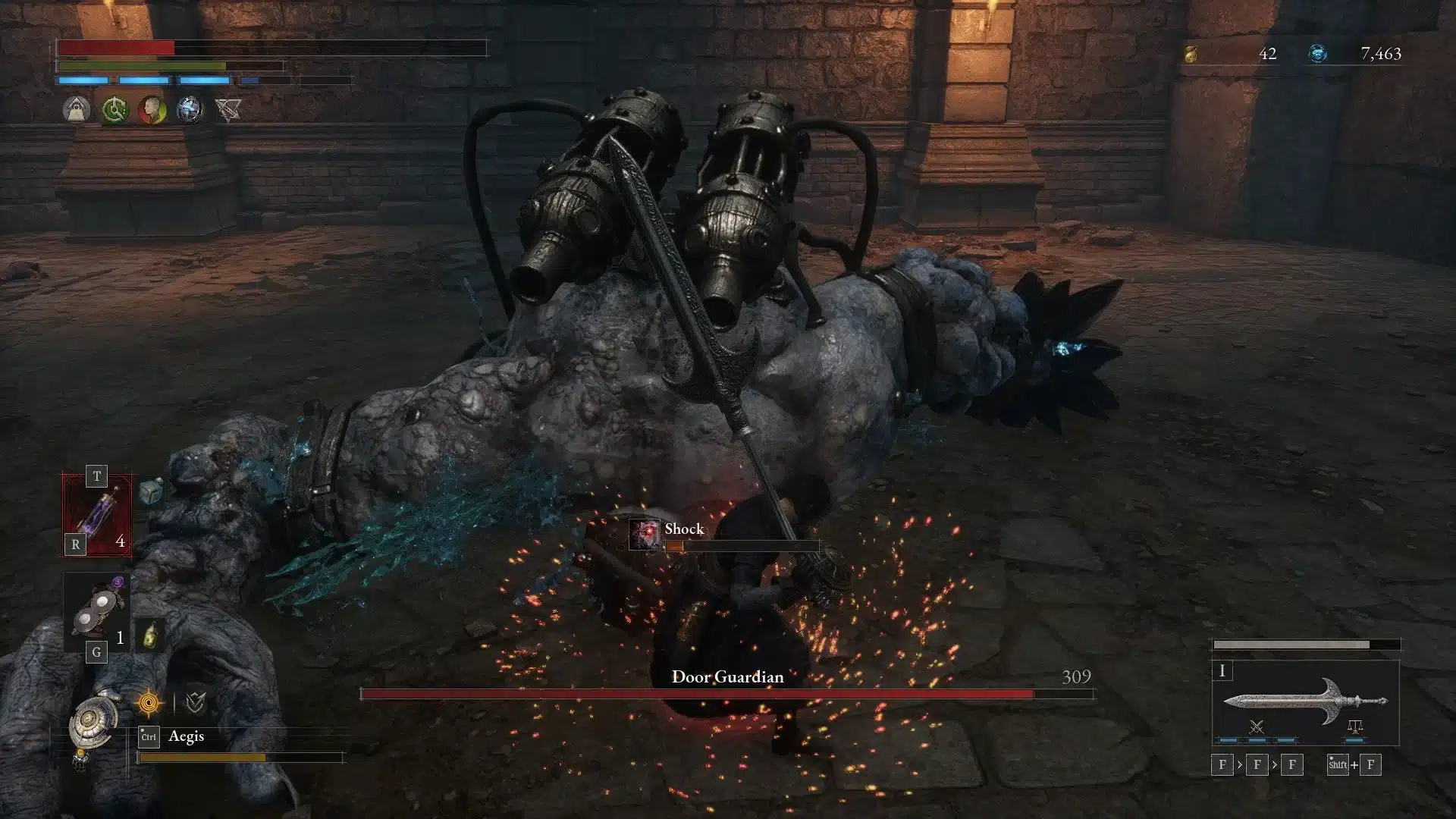
Task: Click the crossed swords icon under the sword
Action: (x=1255, y=726)
